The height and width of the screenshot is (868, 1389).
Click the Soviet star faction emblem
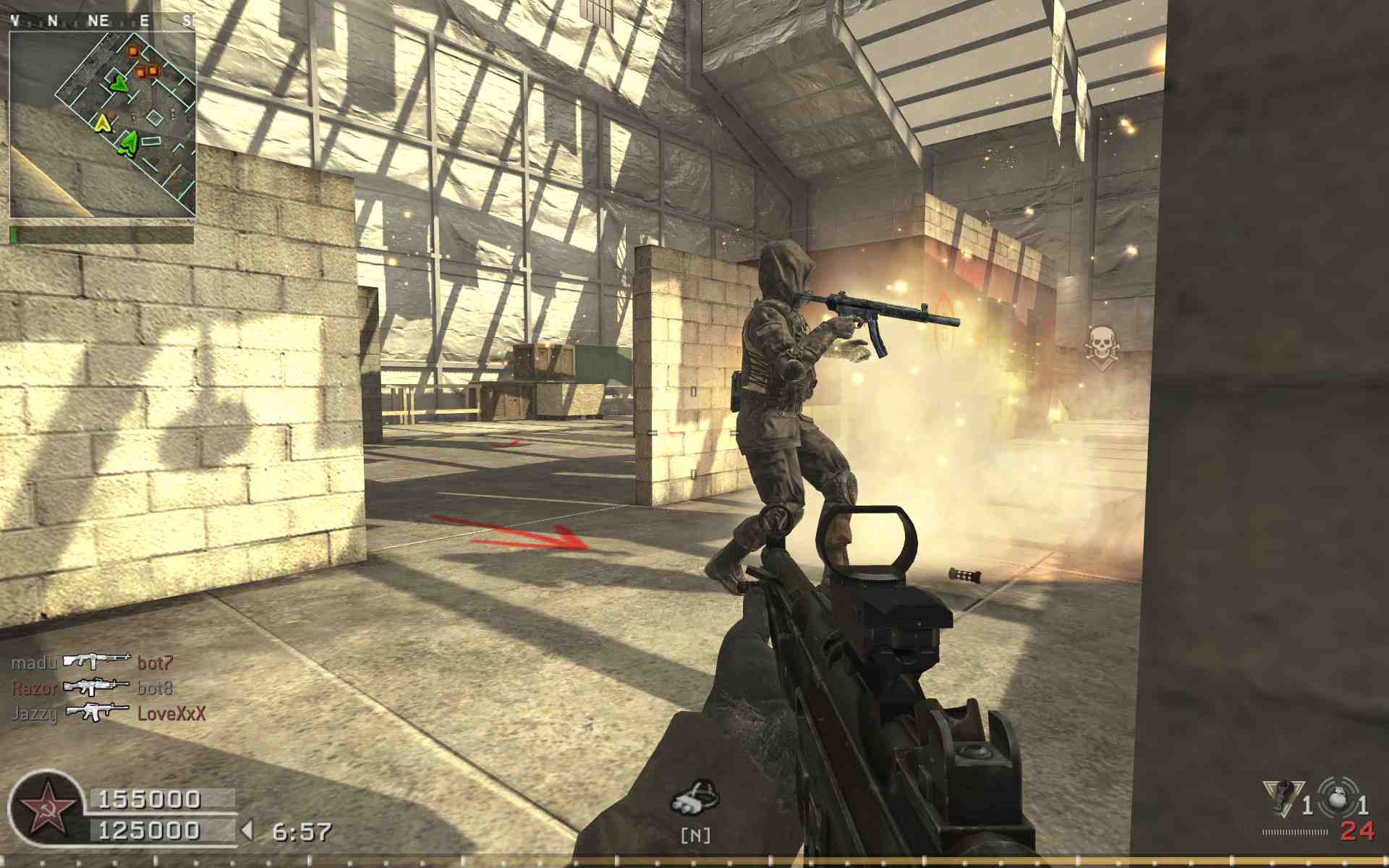(x=46, y=809)
